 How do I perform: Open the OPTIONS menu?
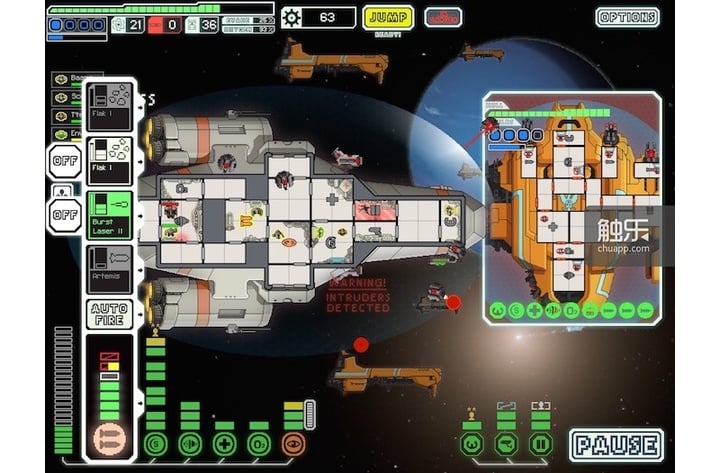click(627, 17)
